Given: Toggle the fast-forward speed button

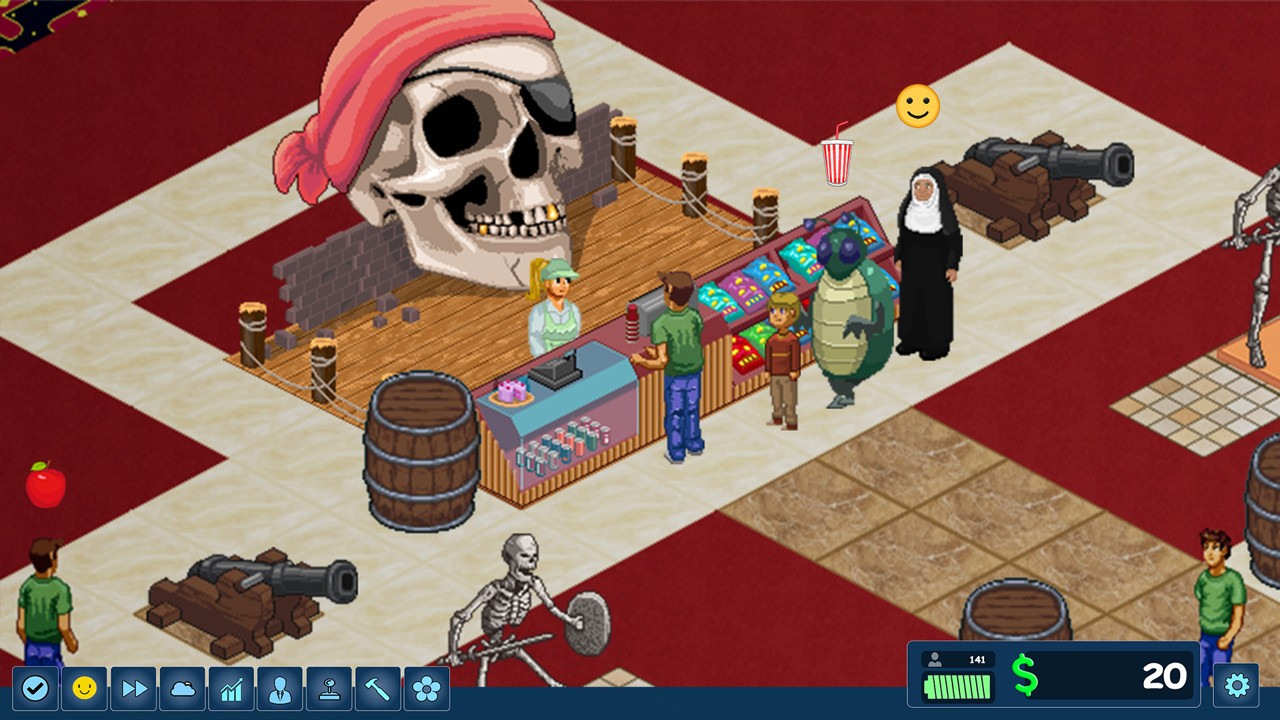Looking at the screenshot, I should (133, 689).
